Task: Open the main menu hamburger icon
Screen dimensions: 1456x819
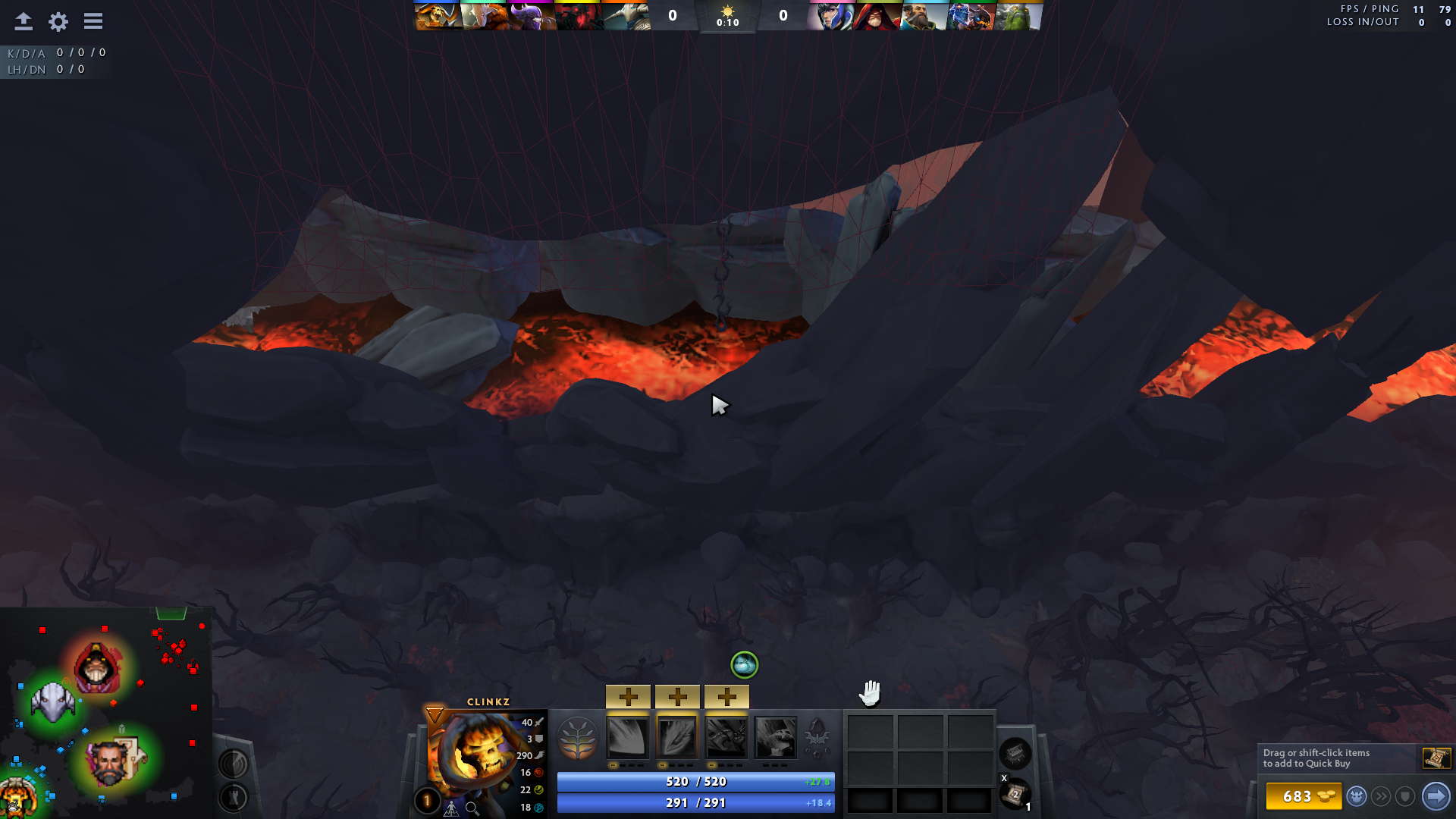Action: click(x=93, y=21)
